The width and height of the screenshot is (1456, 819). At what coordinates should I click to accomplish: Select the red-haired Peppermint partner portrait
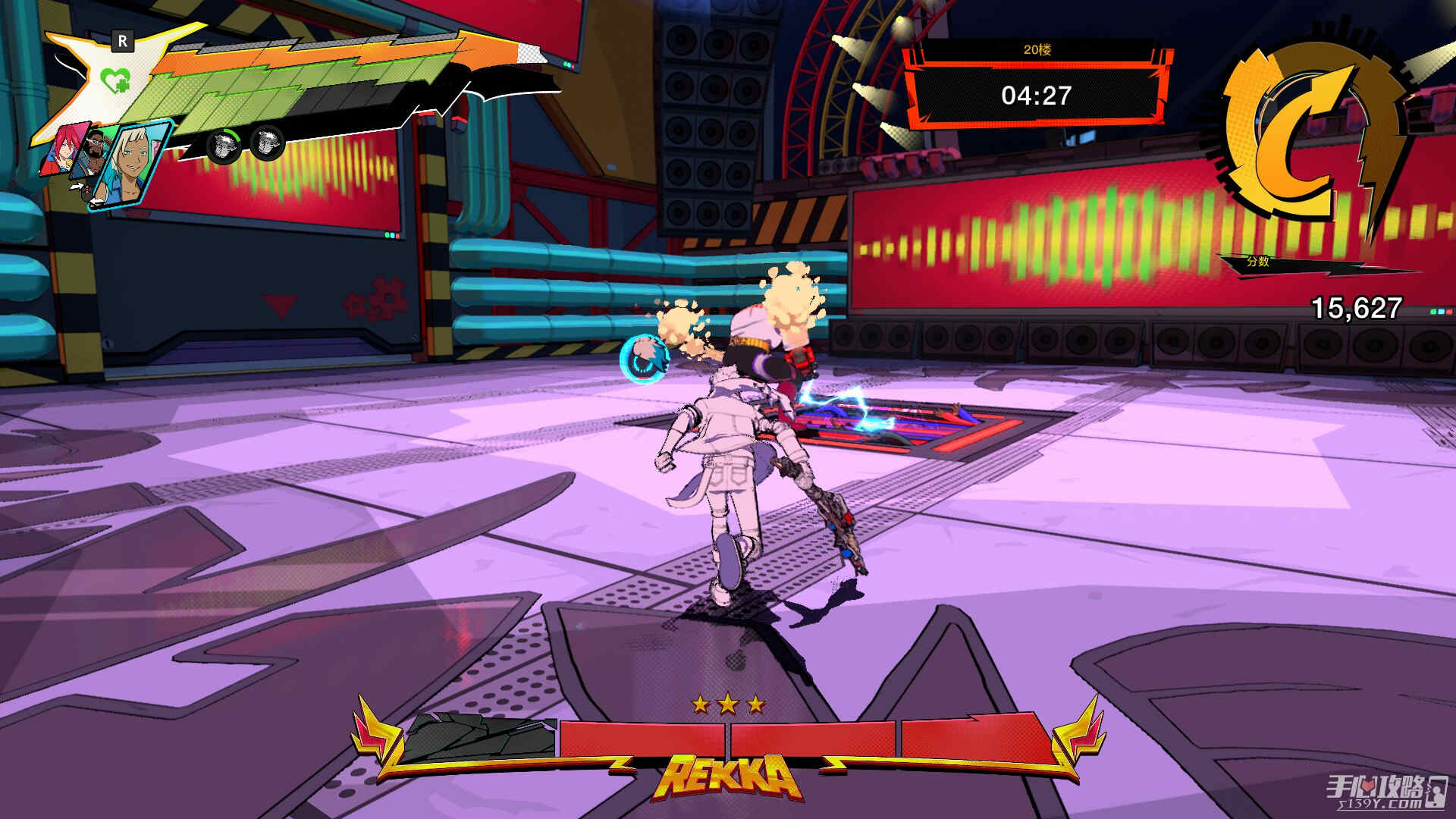point(62,149)
